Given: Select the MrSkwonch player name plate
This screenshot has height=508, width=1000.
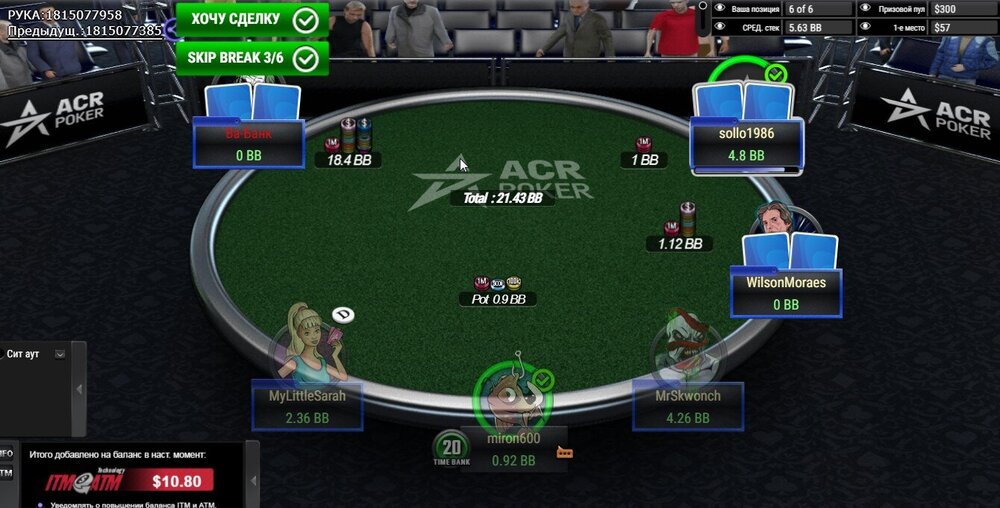Looking at the screenshot, I should (x=688, y=405).
